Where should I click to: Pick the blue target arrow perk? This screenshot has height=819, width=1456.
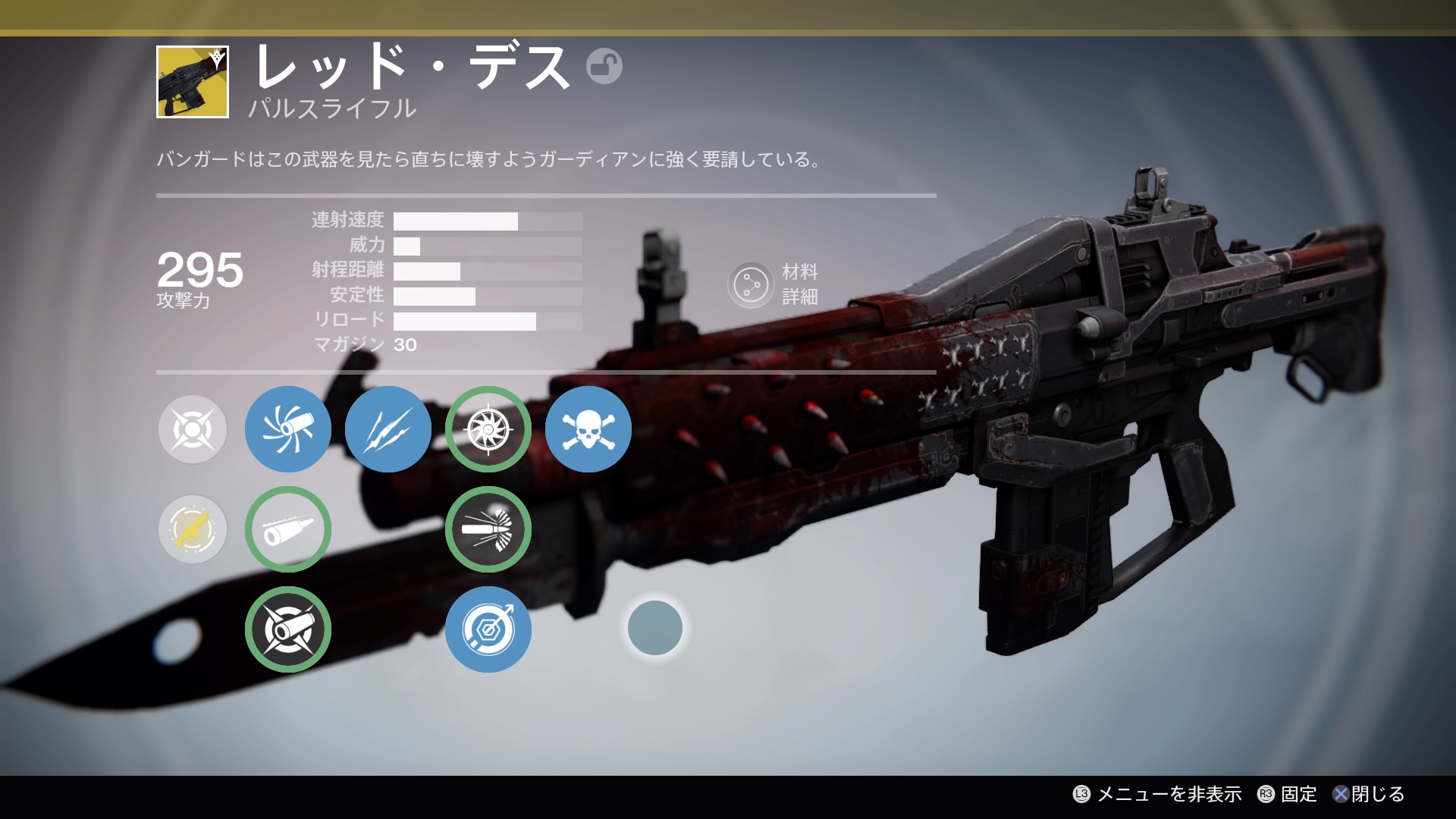click(x=488, y=629)
